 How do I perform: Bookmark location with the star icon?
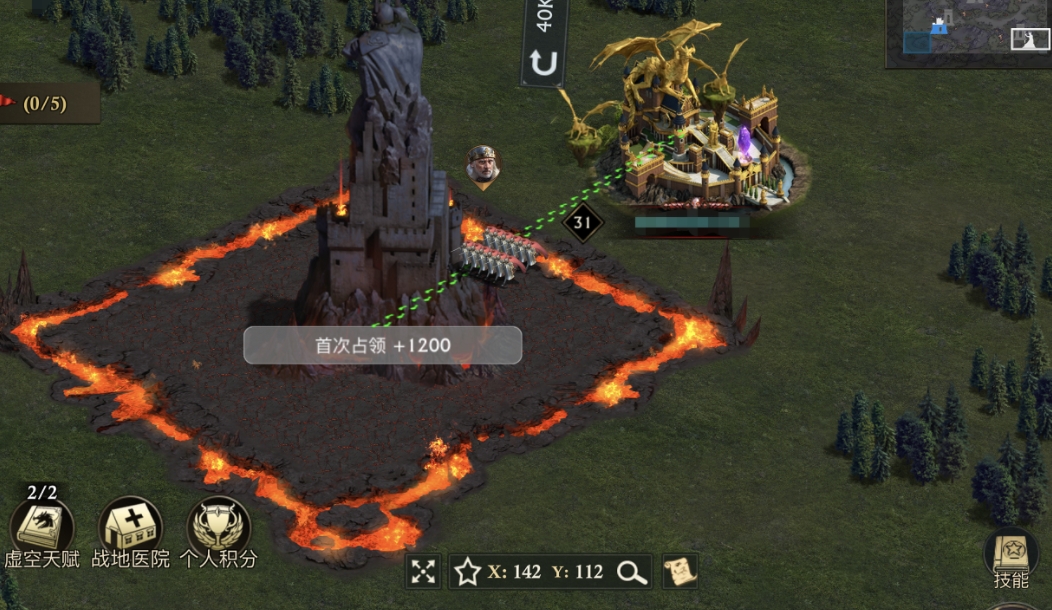(x=467, y=572)
